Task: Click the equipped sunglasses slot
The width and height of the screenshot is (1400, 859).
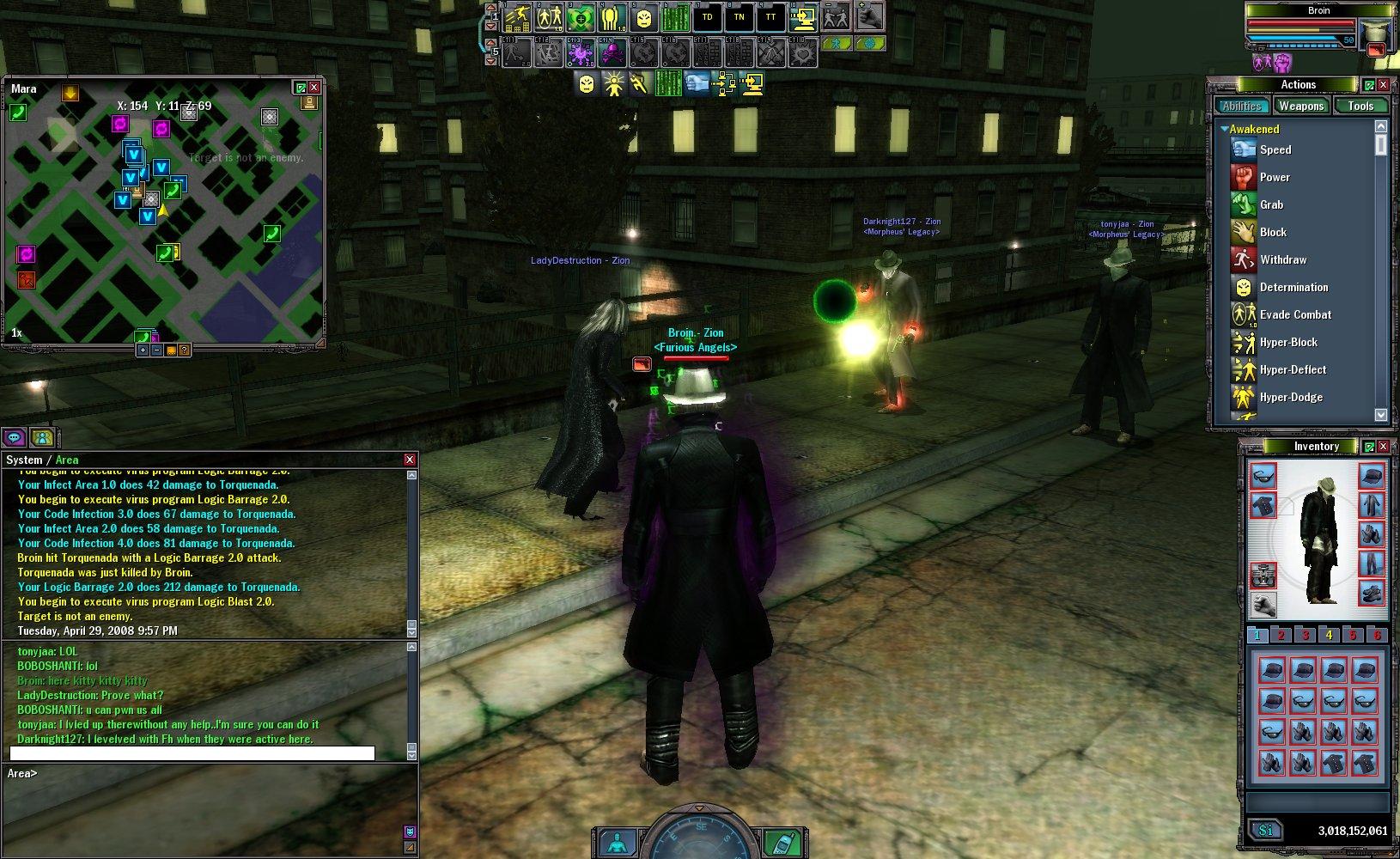Action: click(x=1263, y=475)
